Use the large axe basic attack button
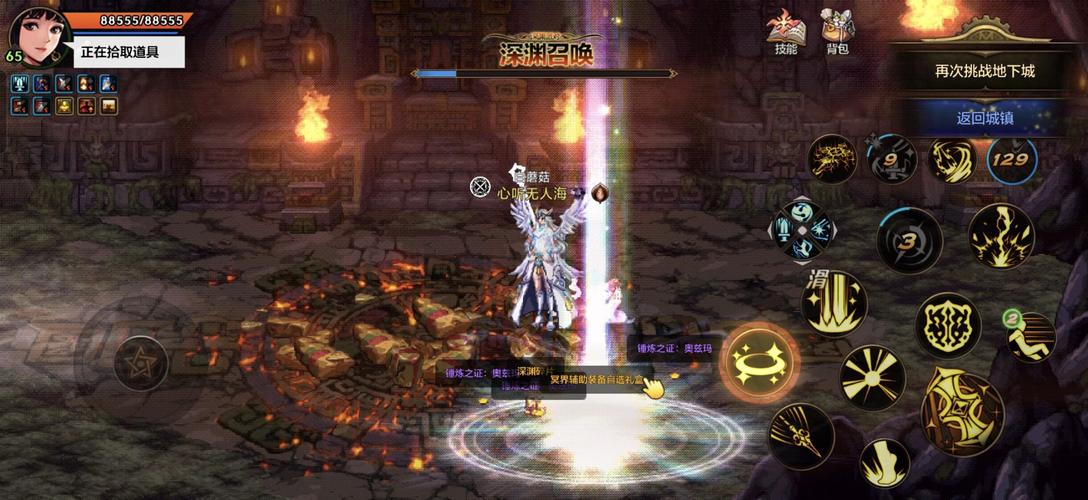Image resolution: width=1088 pixels, height=500 pixels. [960, 409]
